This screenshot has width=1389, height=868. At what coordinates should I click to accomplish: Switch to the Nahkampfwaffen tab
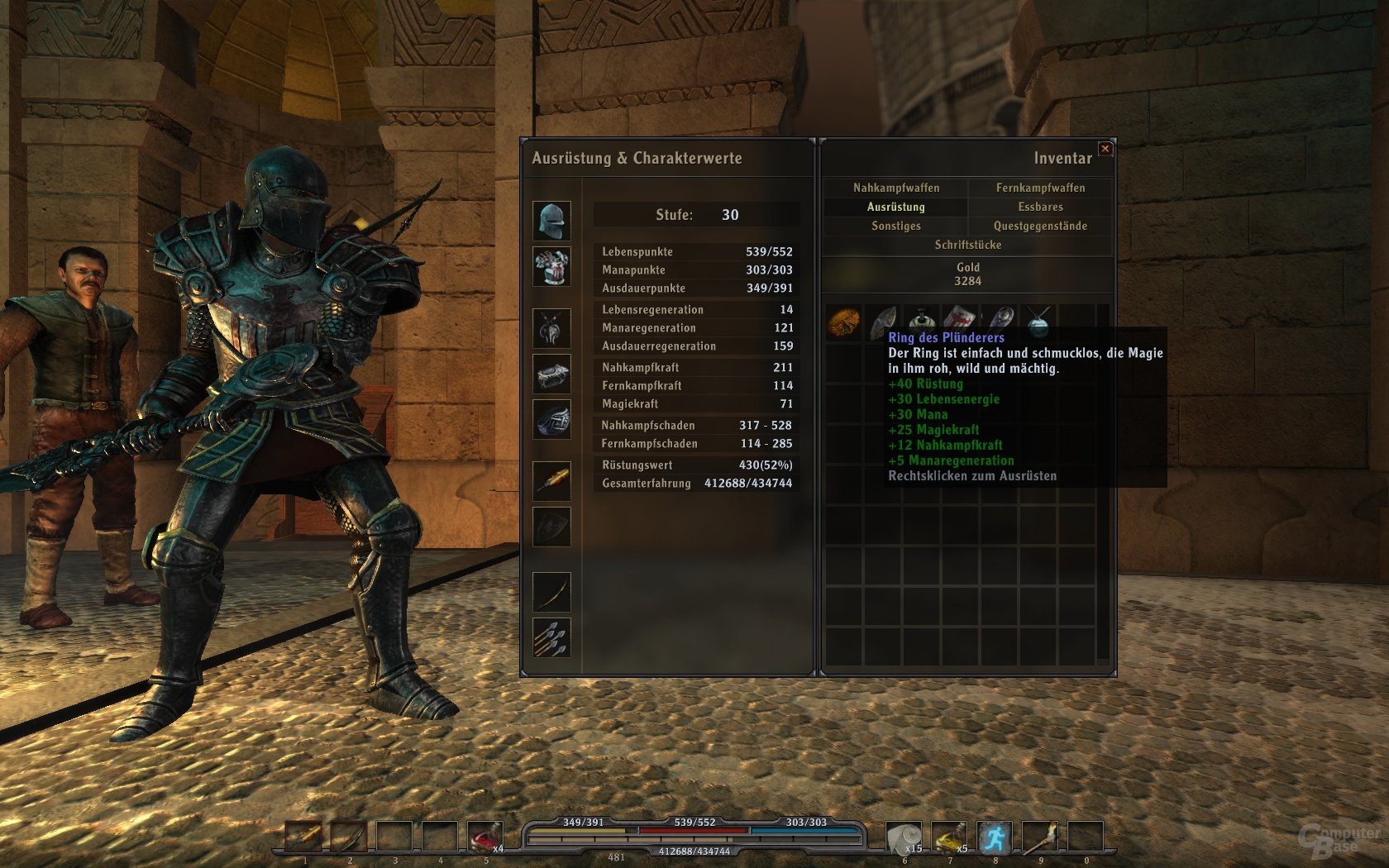pyautogui.click(x=896, y=188)
